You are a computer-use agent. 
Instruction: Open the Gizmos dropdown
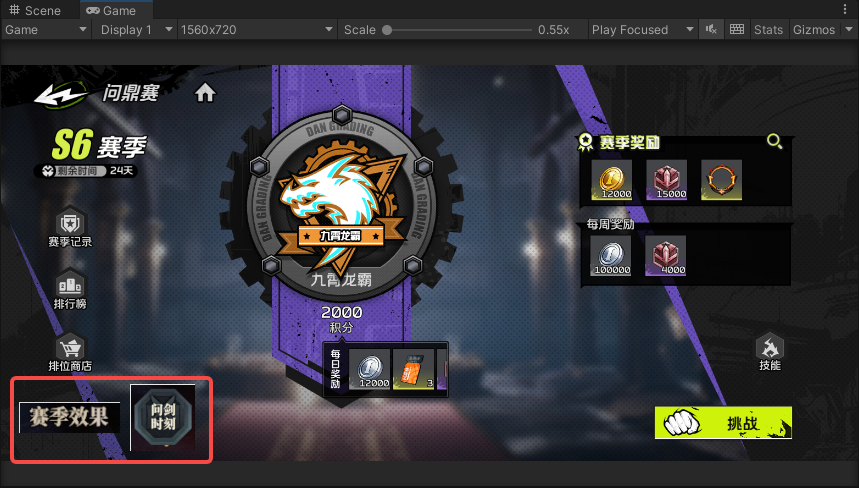click(x=820, y=30)
